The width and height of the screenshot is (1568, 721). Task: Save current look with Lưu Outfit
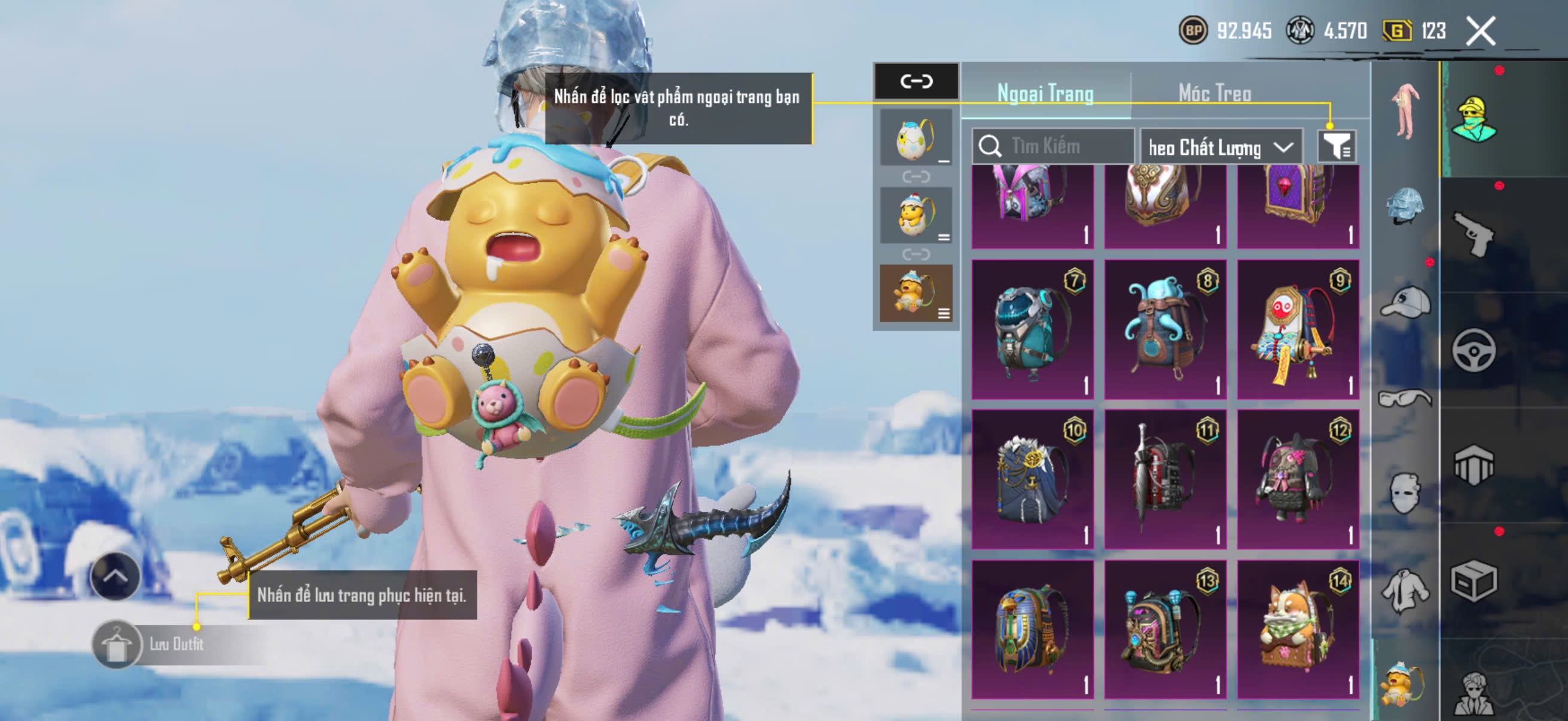point(176,644)
